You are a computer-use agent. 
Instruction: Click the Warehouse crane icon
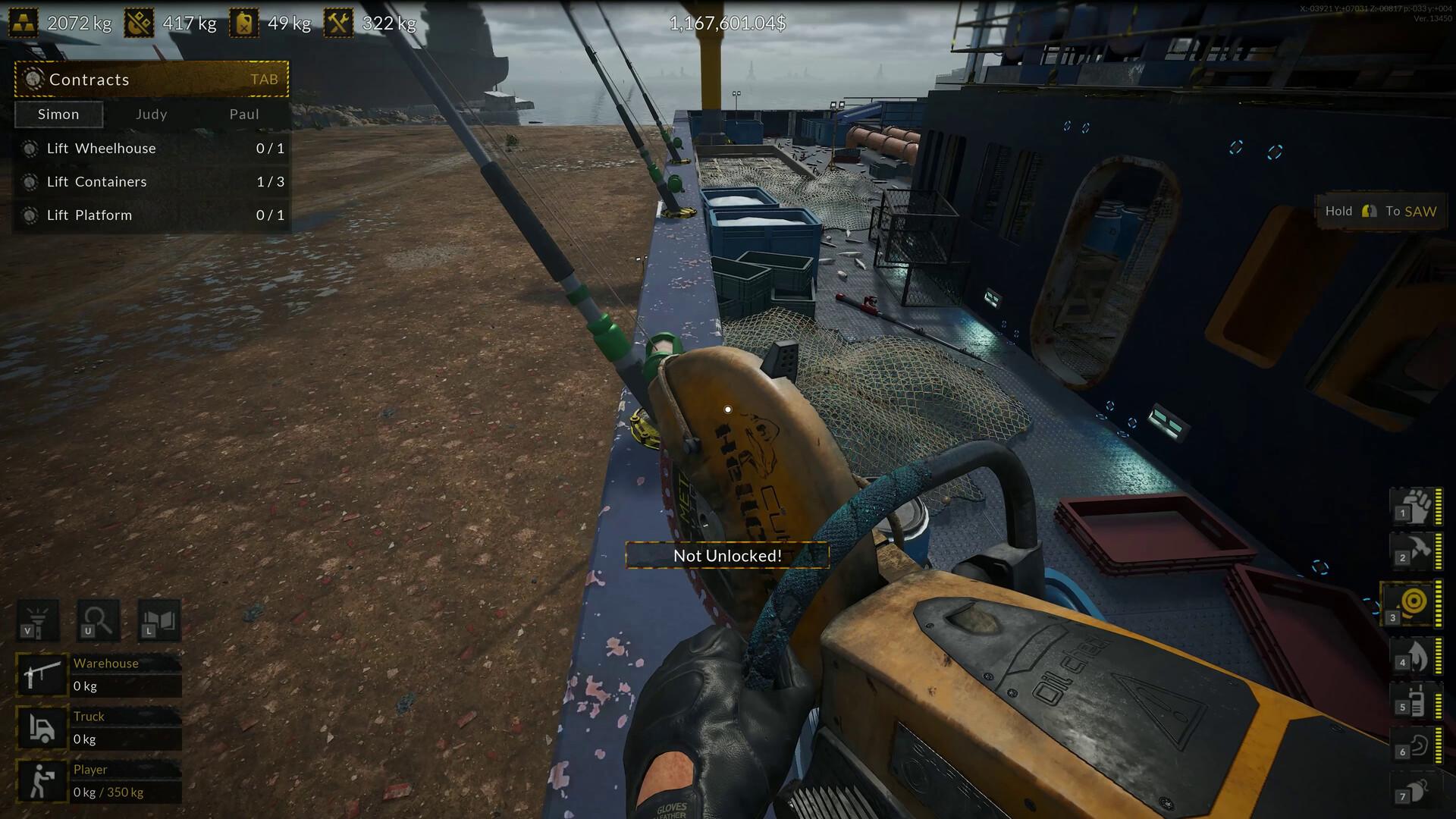pos(42,674)
